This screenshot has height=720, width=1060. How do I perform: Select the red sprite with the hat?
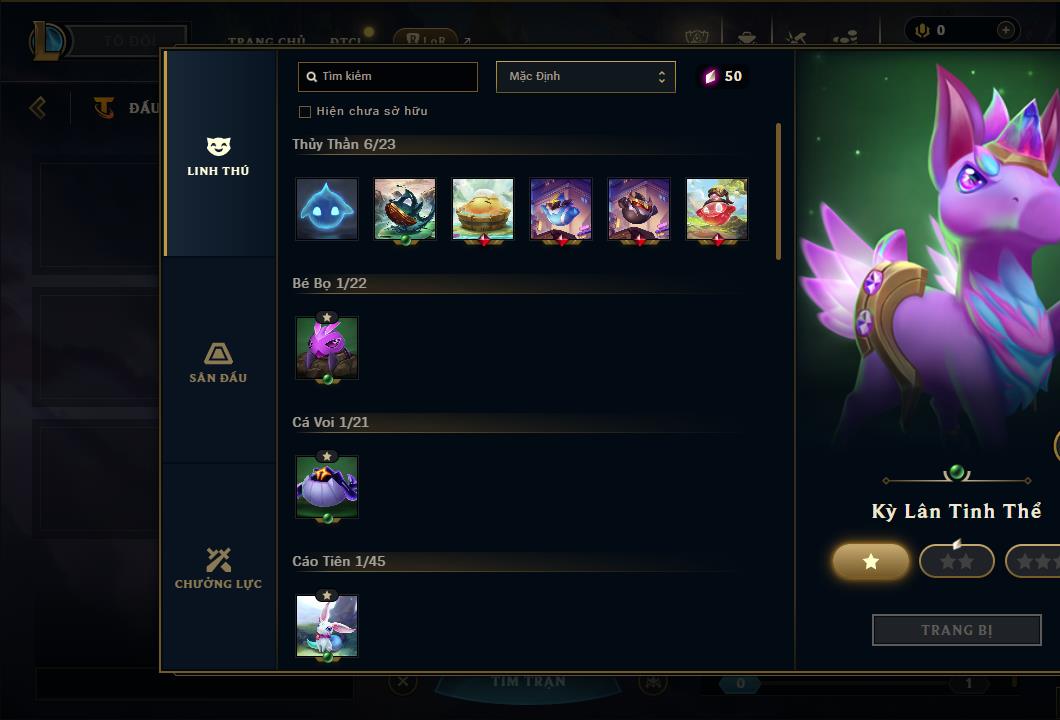click(717, 209)
